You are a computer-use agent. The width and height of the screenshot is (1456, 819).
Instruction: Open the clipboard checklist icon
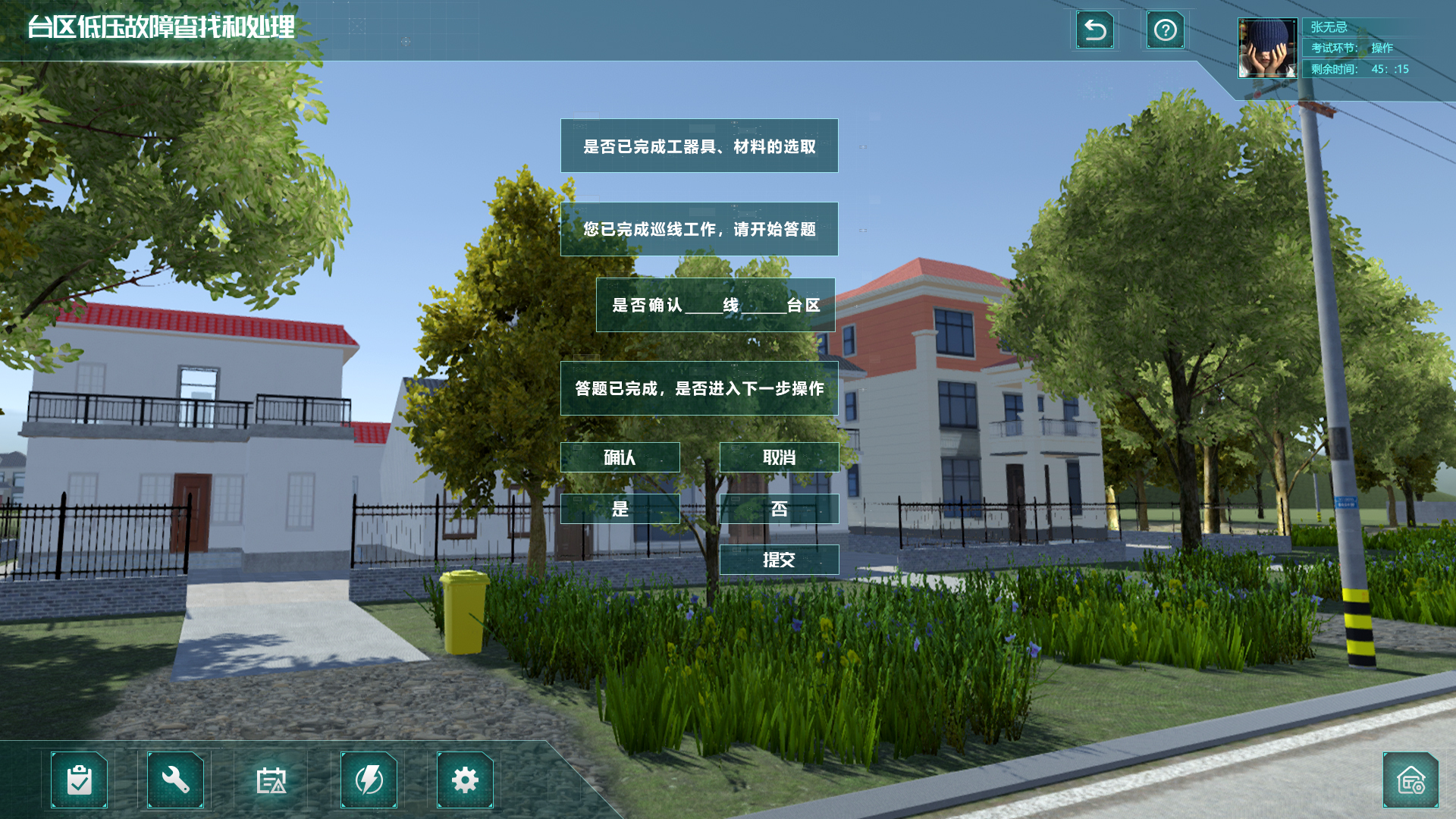point(79,780)
